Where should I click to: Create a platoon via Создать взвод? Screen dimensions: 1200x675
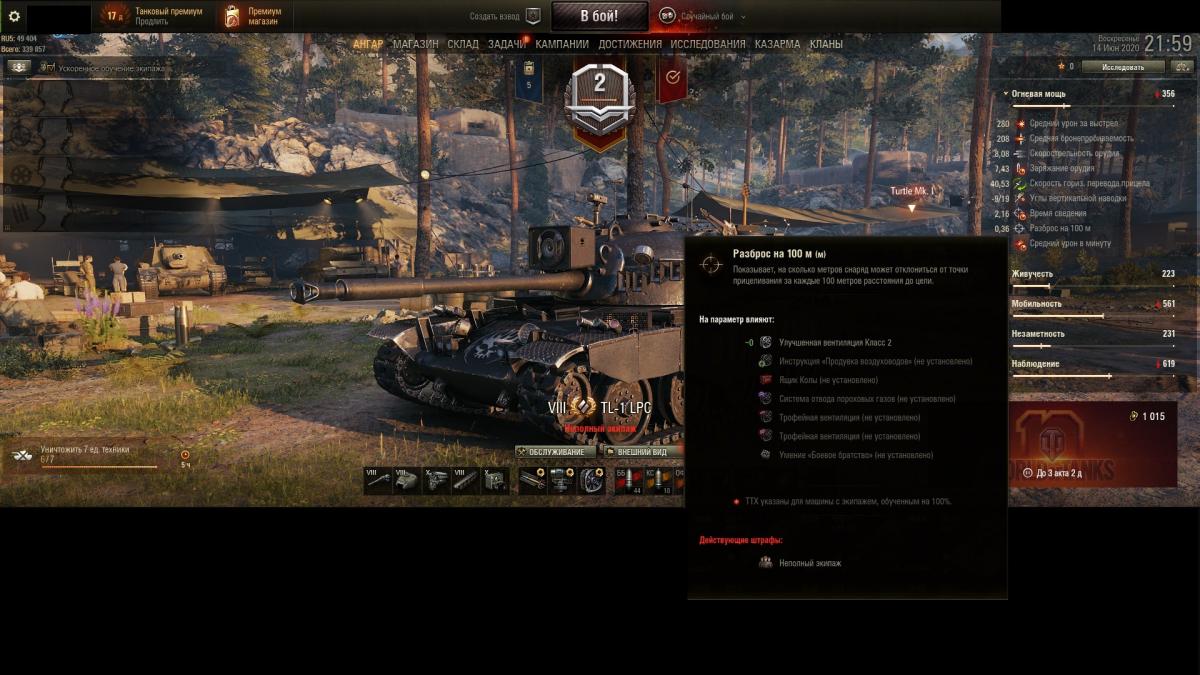[505, 16]
